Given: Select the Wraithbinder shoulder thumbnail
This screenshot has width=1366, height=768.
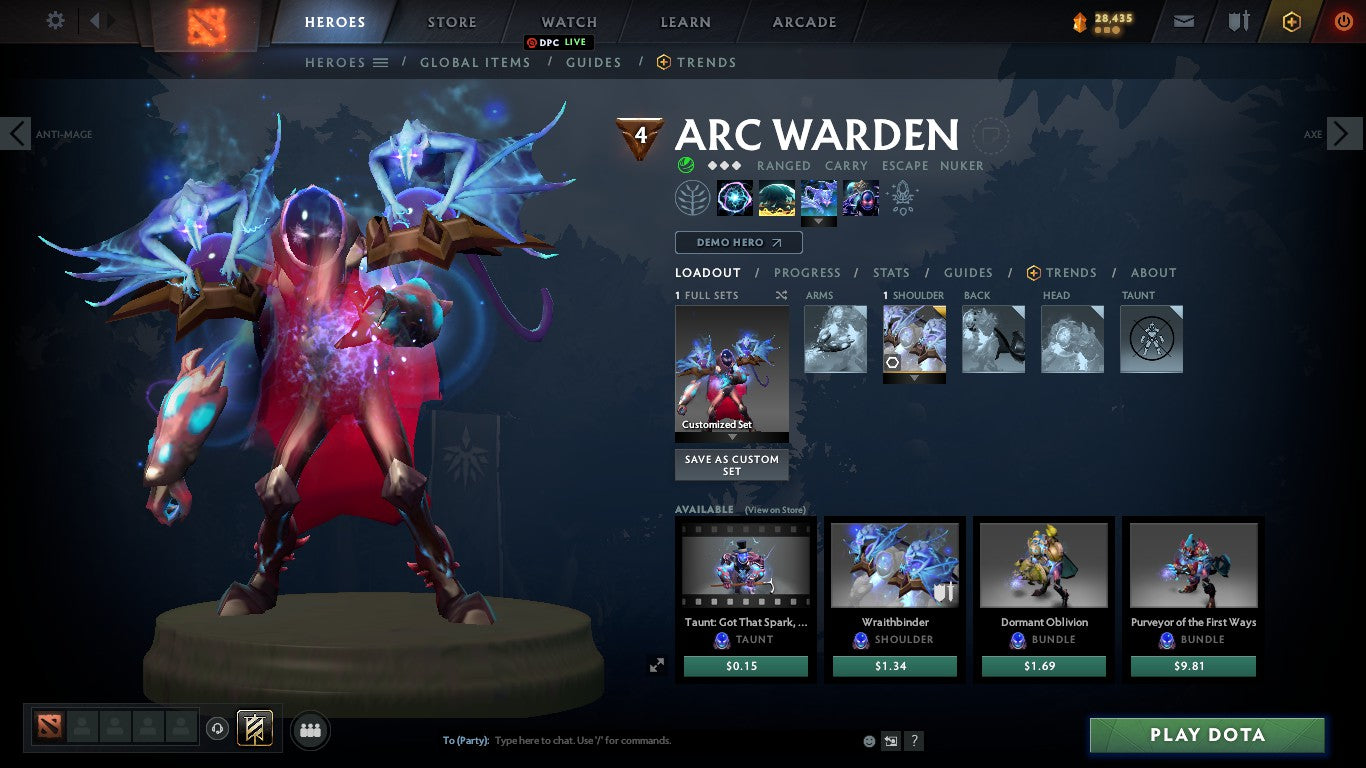Looking at the screenshot, I should point(894,565).
